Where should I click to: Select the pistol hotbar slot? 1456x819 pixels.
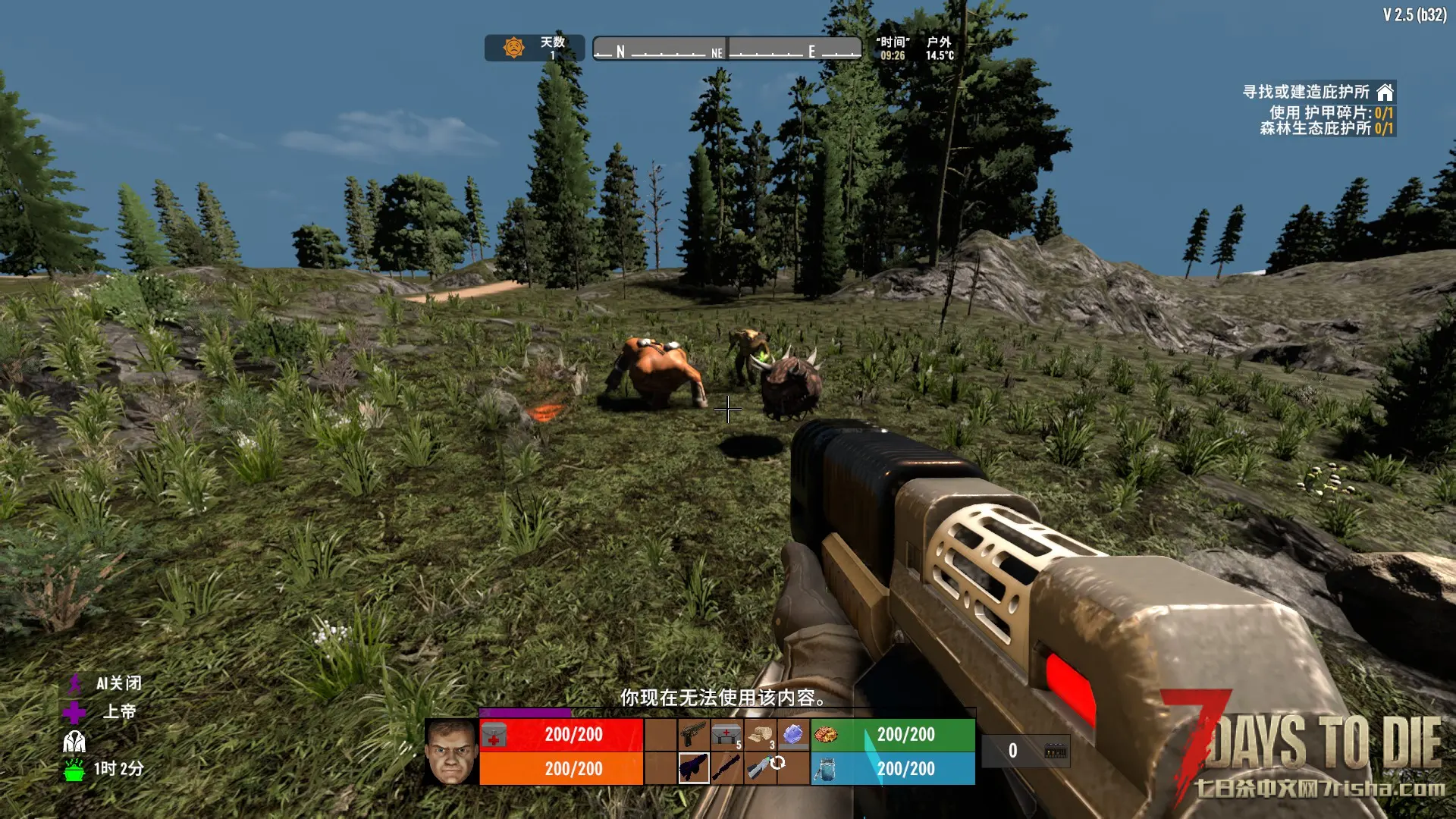tap(693, 734)
